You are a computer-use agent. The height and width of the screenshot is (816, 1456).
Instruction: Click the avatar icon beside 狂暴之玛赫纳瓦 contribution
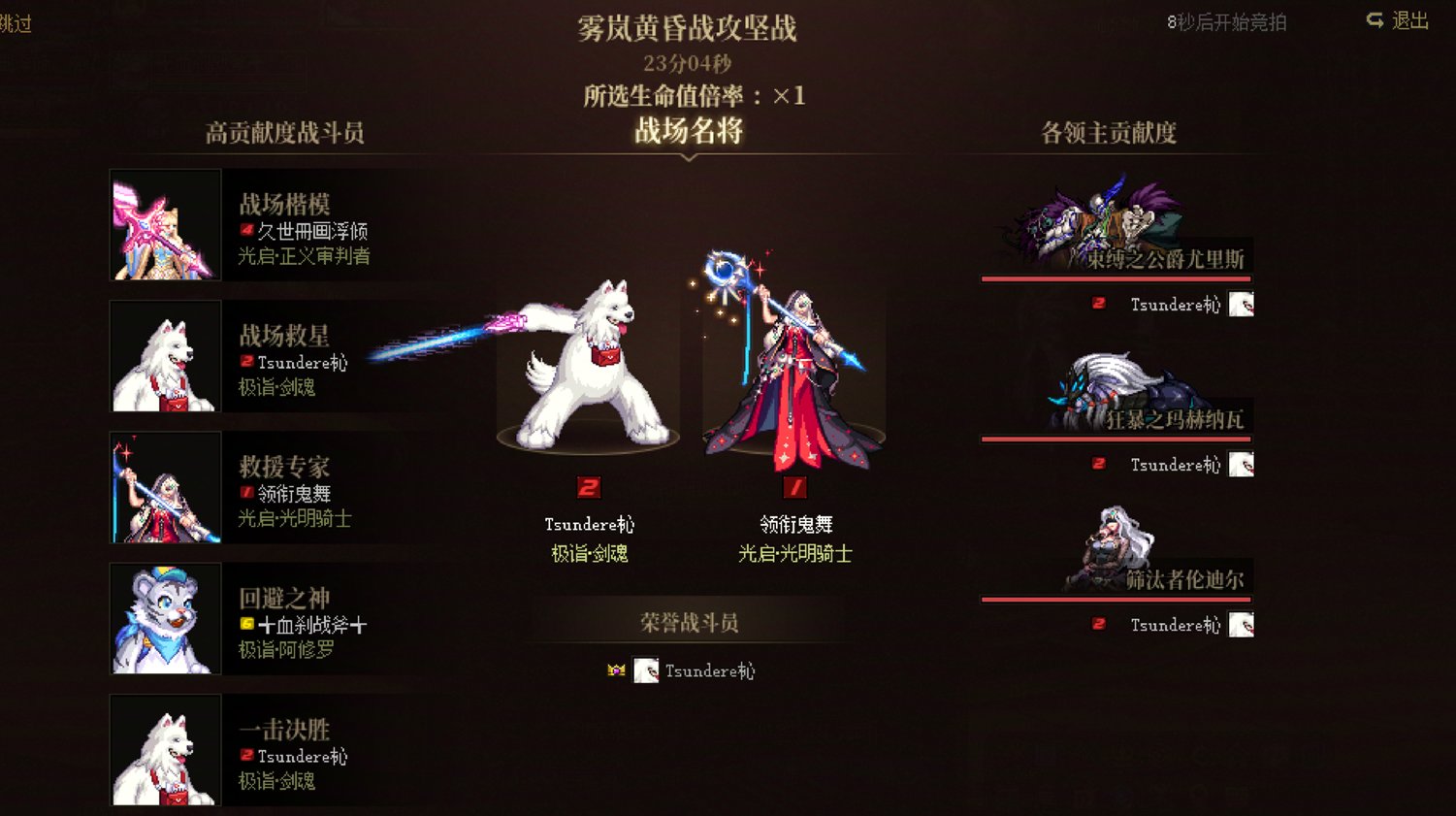click(x=1239, y=464)
